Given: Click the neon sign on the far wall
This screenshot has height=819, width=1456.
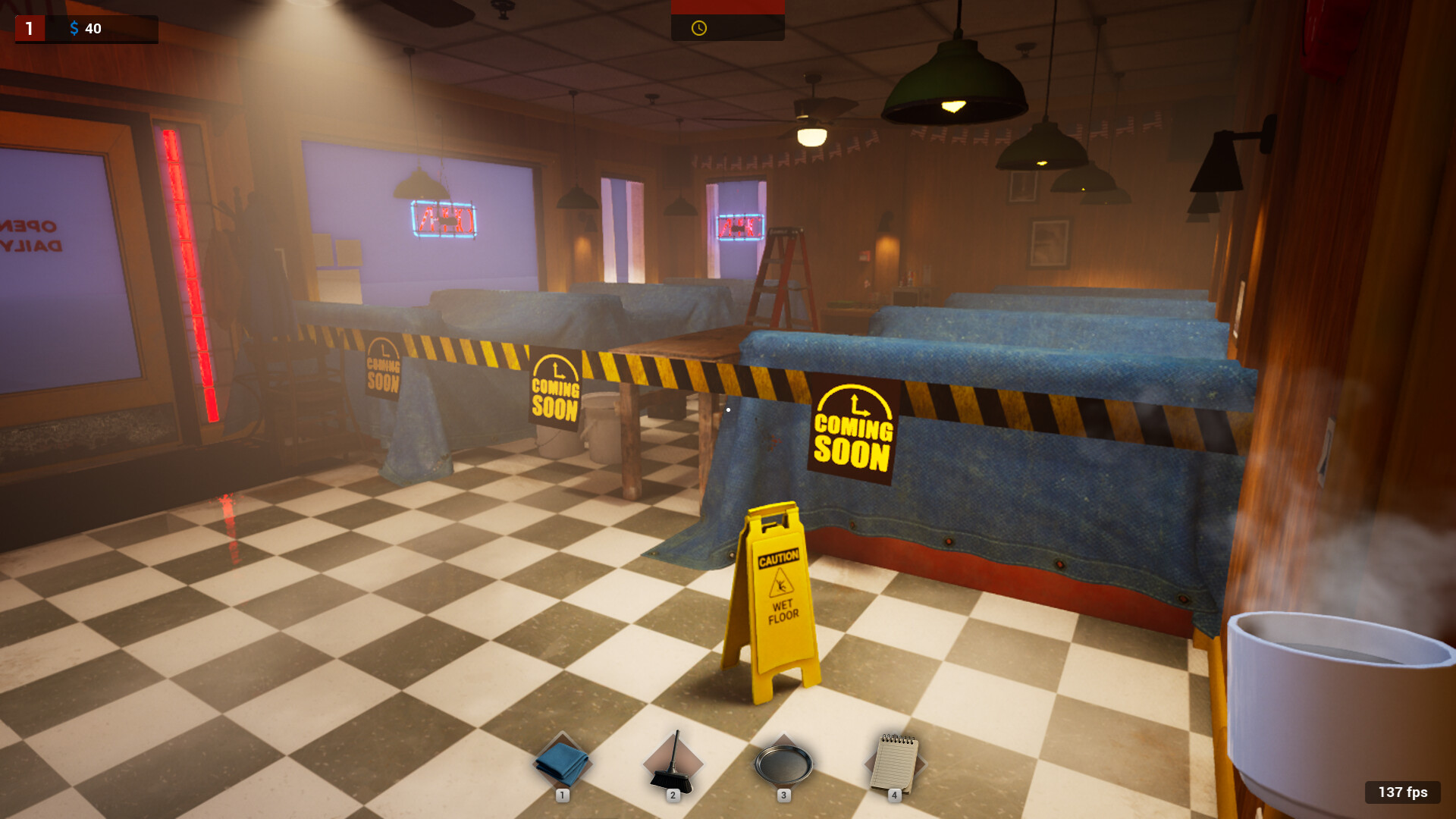Looking at the screenshot, I should [x=444, y=220].
